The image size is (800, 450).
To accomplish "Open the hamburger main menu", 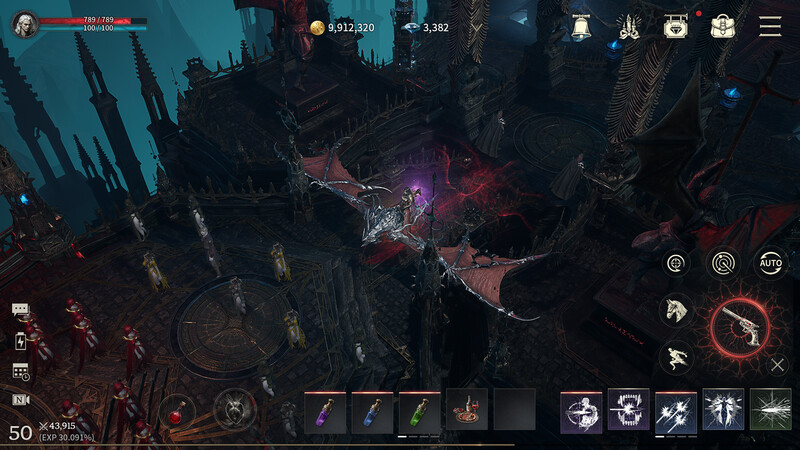I will 770,27.
